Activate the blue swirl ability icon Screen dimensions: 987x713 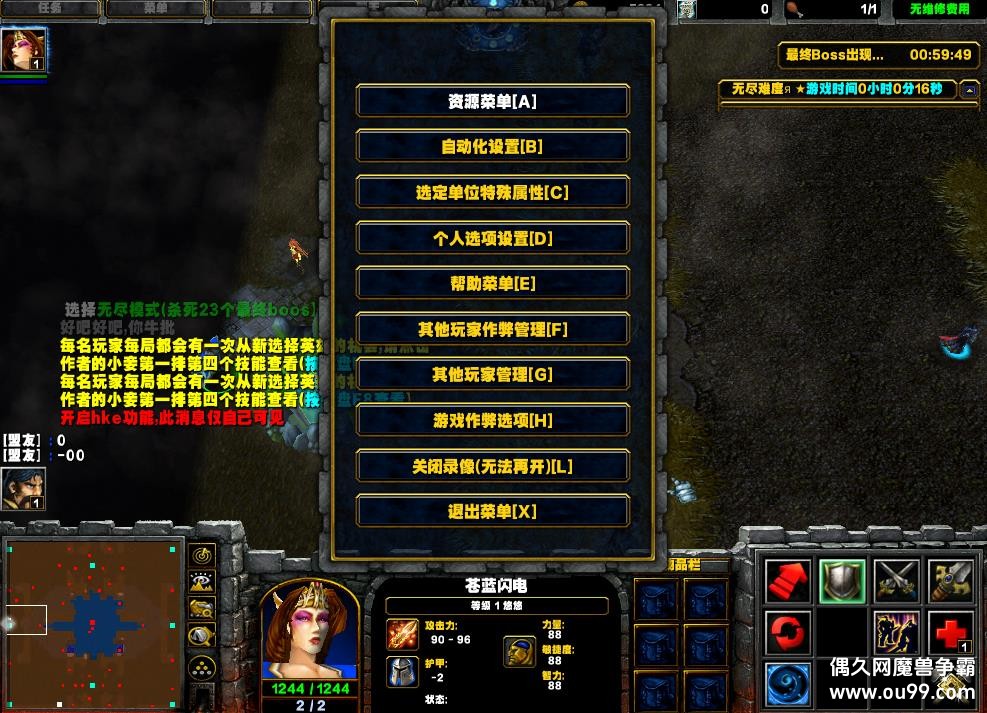[788, 686]
